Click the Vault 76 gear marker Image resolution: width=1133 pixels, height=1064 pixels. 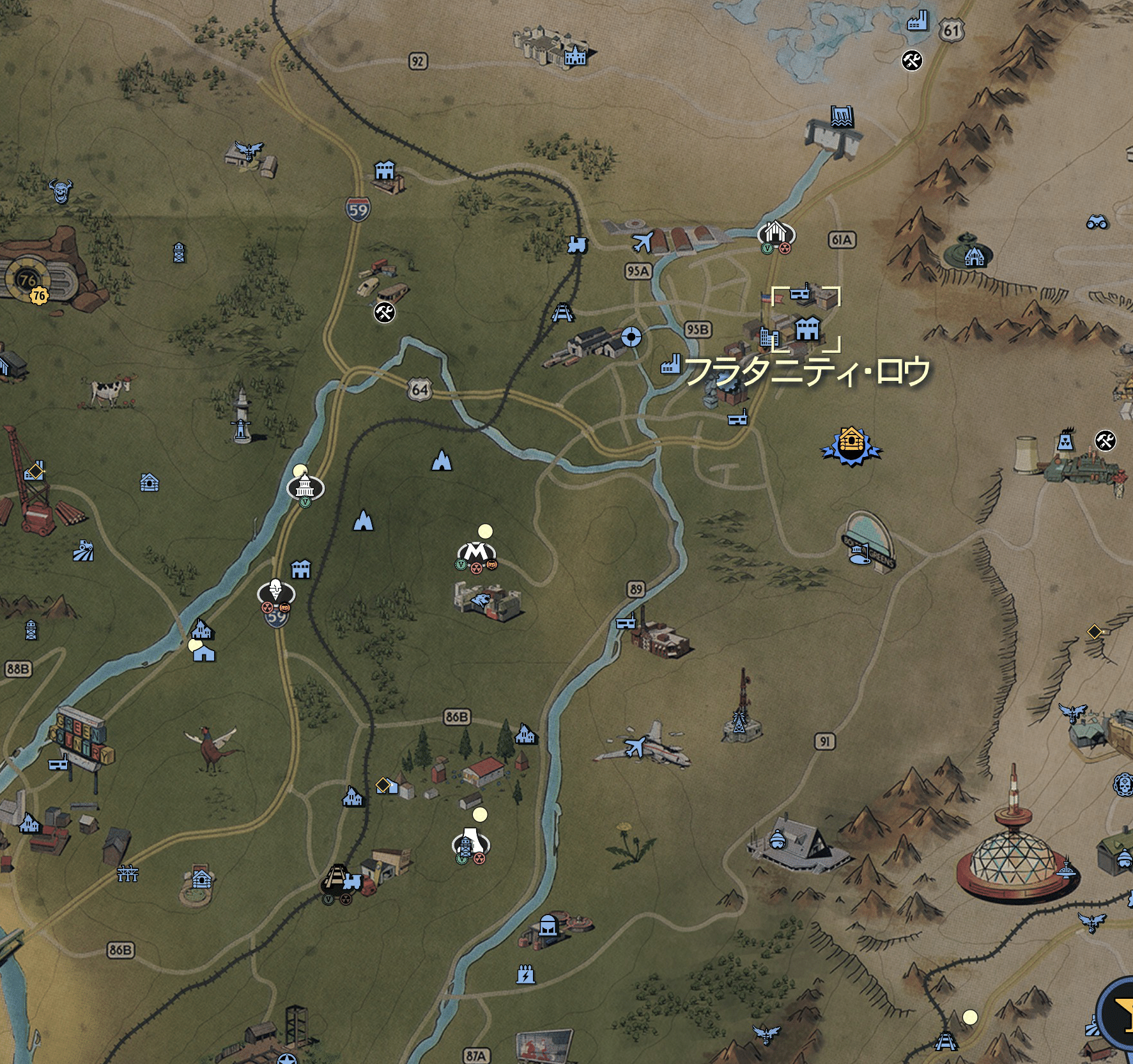tap(27, 279)
